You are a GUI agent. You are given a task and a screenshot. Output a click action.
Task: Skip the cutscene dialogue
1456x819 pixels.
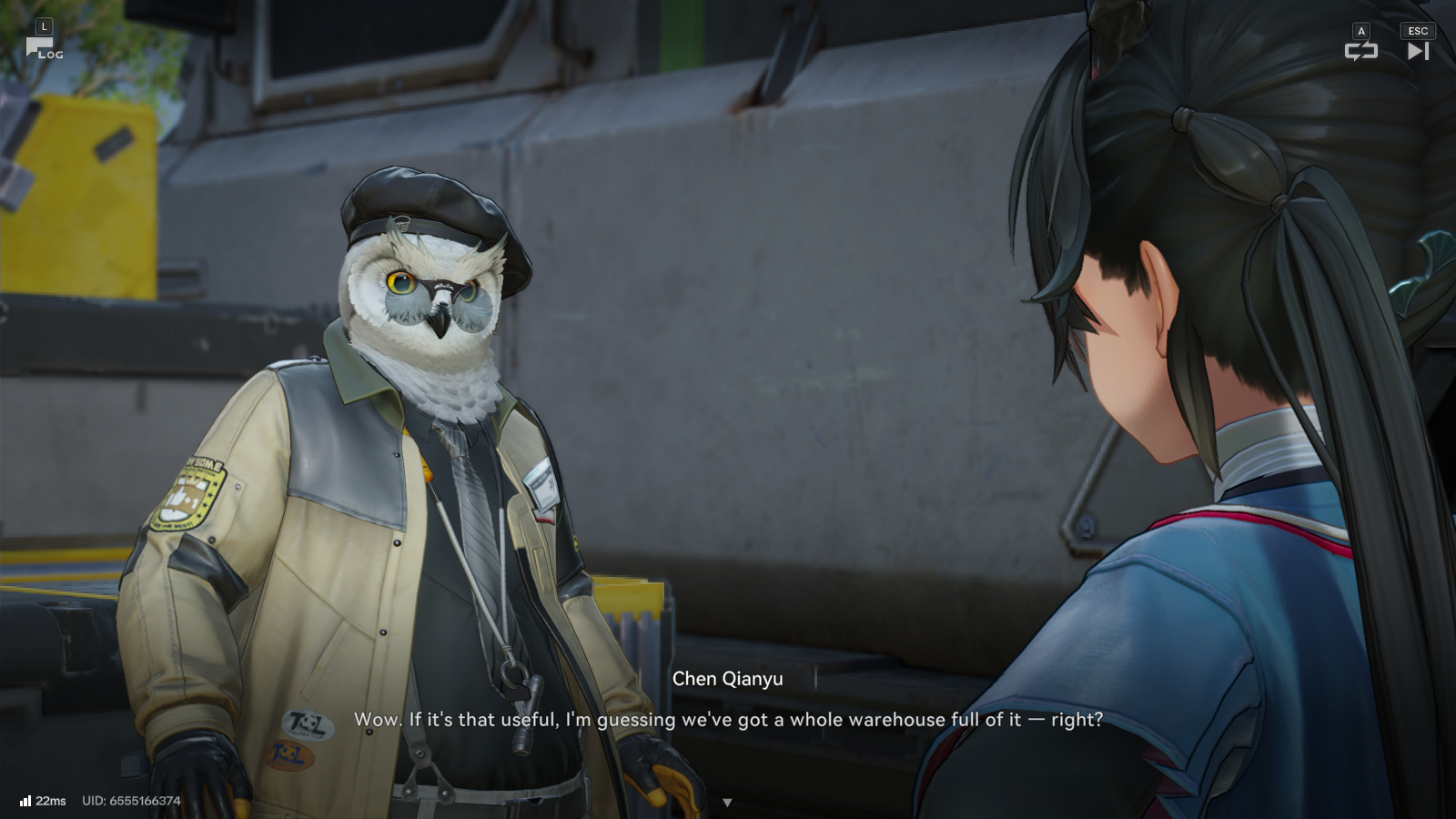click(1418, 51)
